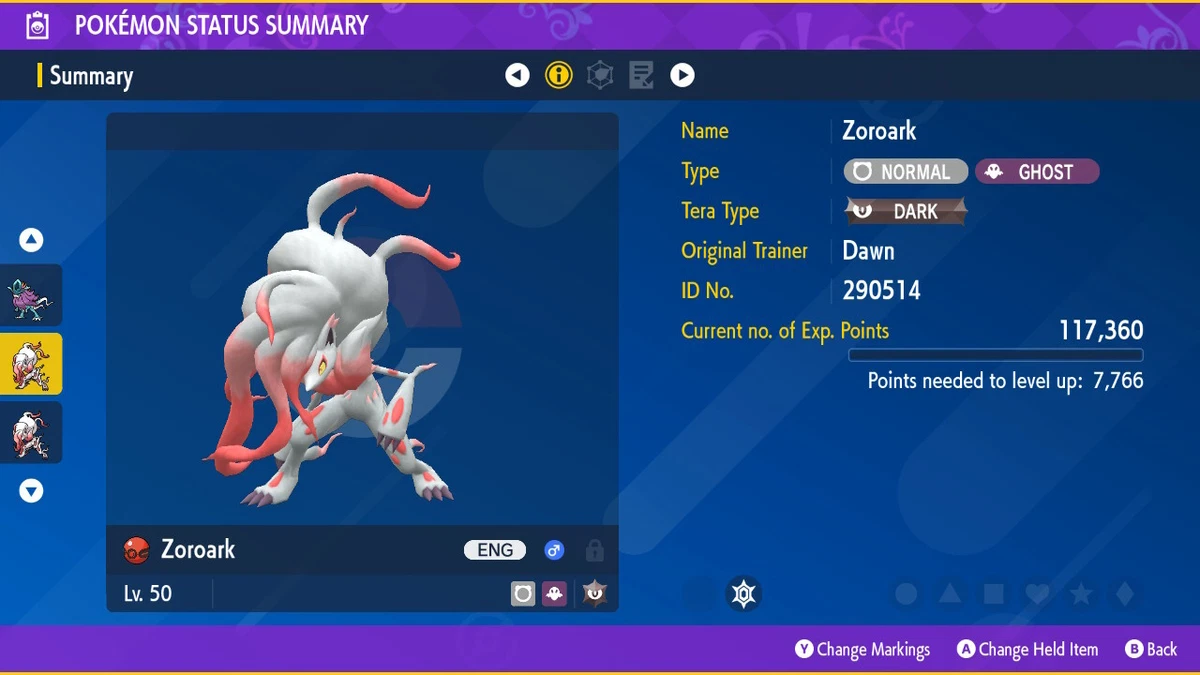The height and width of the screenshot is (675, 1200).
Task: Select the Suicune party thumbnail
Action: (31, 297)
